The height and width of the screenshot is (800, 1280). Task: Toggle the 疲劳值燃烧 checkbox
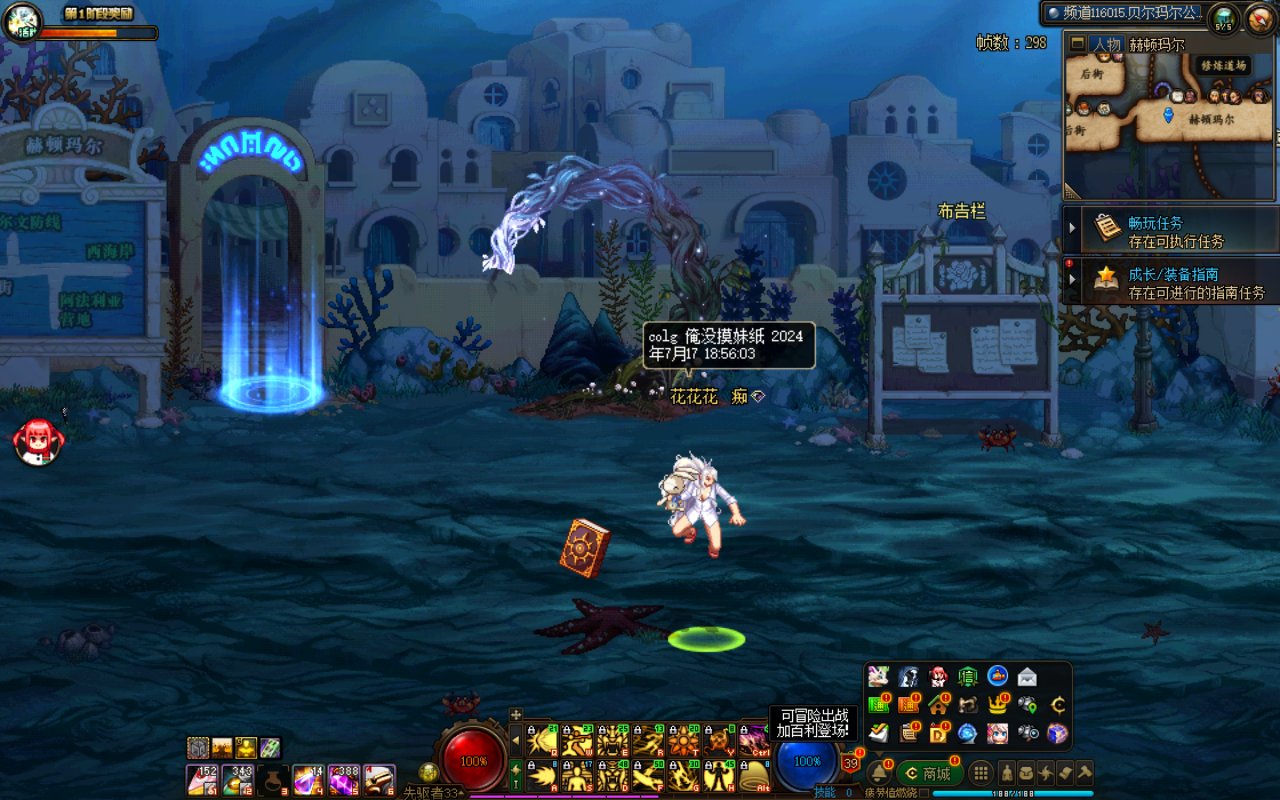pyautogui.click(x=924, y=793)
